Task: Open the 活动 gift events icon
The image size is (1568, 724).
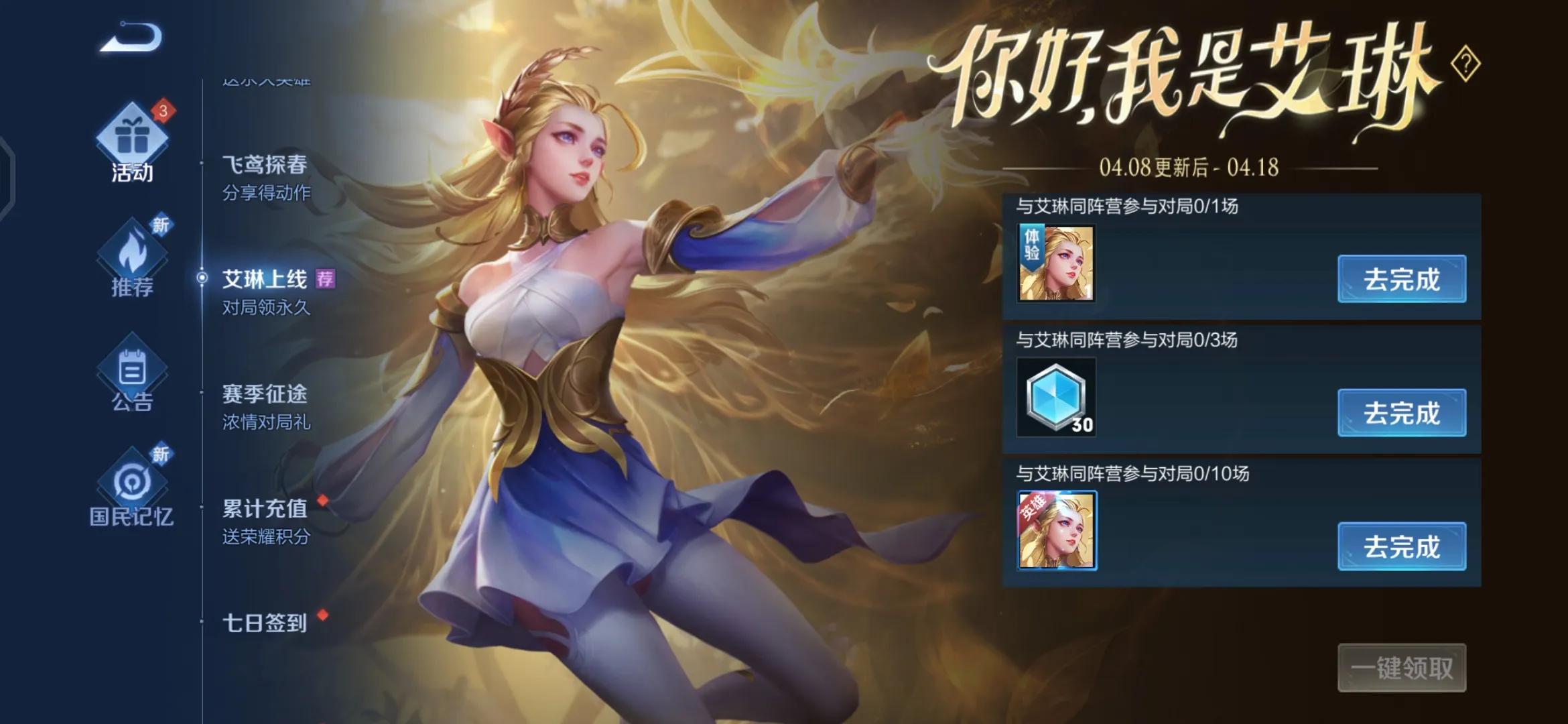Action: 131,144
